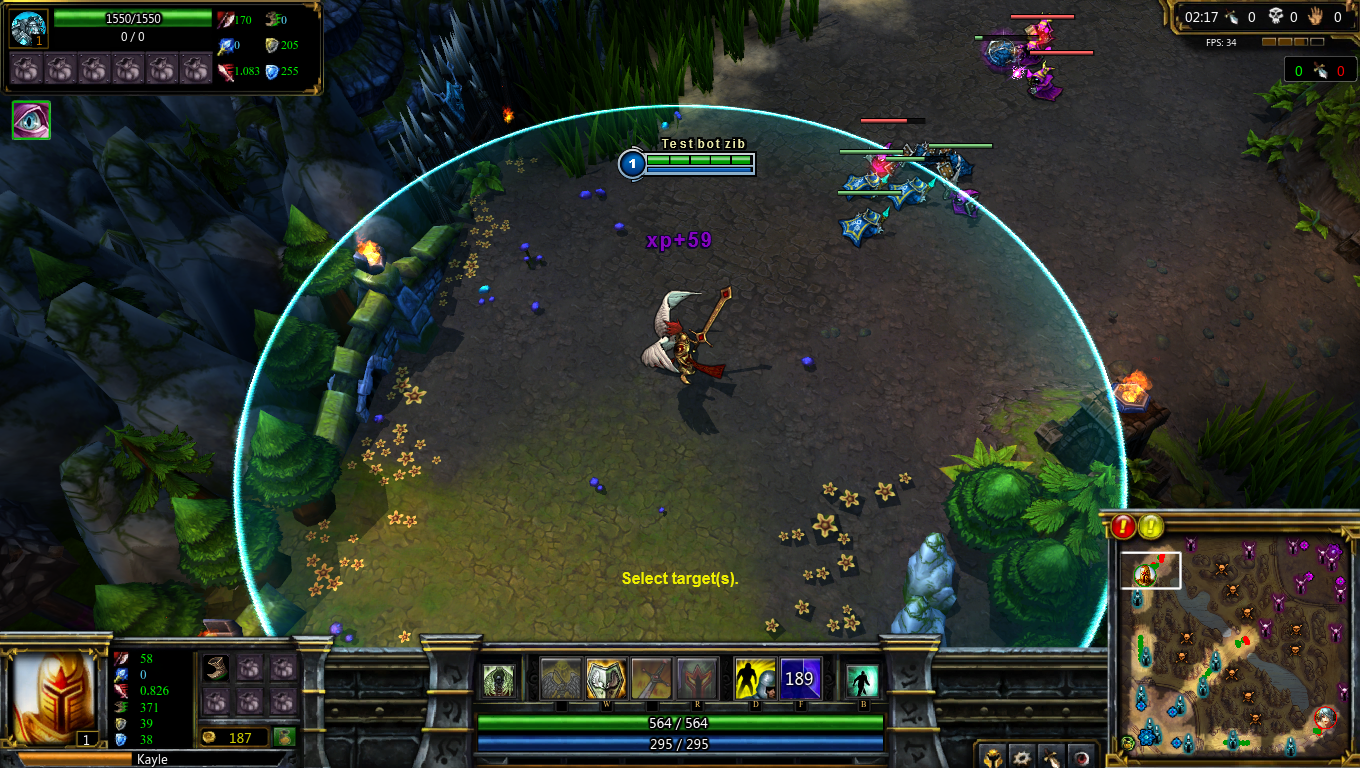This screenshot has width=1360, height=768.
Task: Click the red eye button in bottom toolbar
Action: 1080,757
